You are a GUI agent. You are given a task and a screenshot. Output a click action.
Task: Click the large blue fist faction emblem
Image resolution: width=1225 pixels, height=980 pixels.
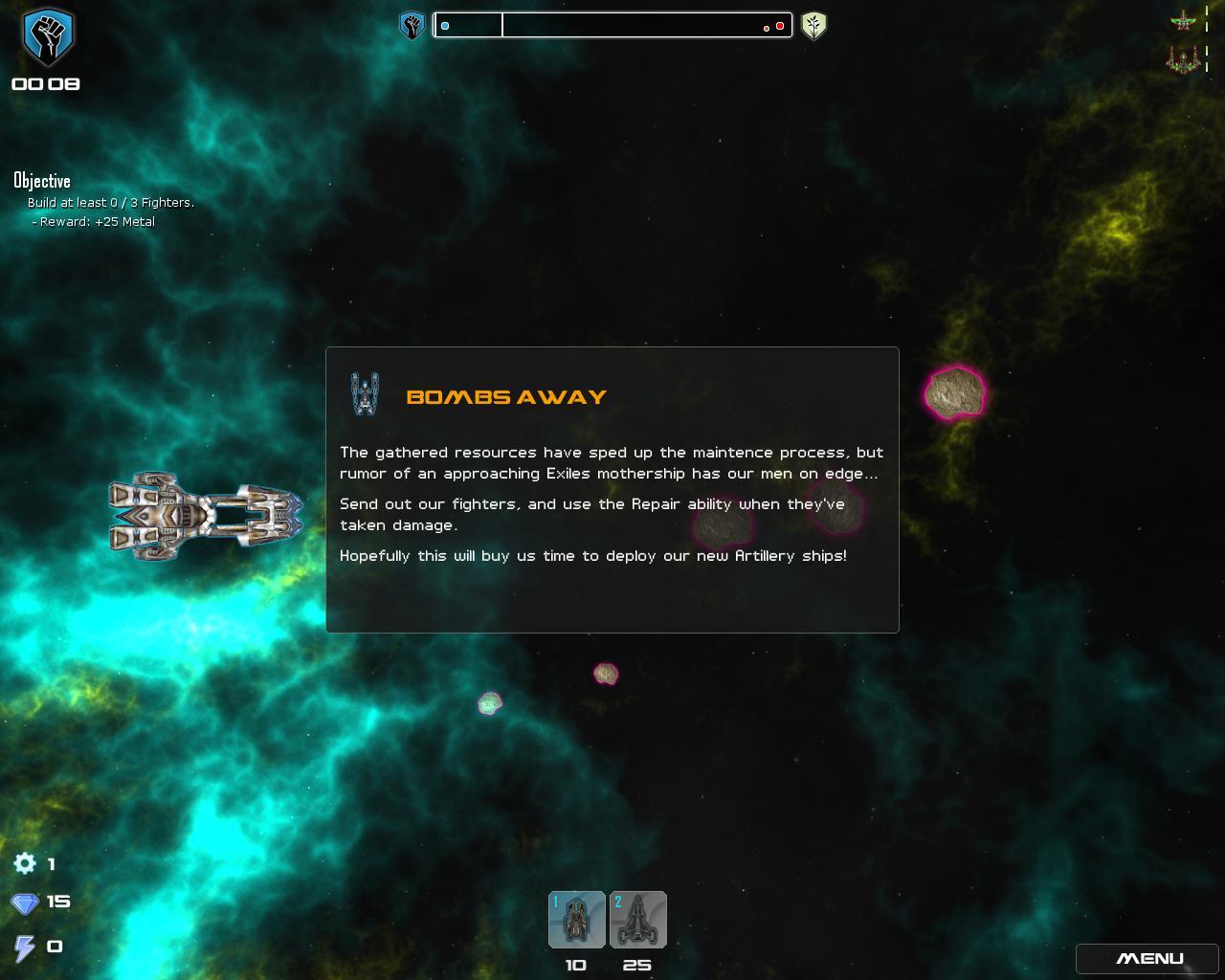[x=47, y=37]
